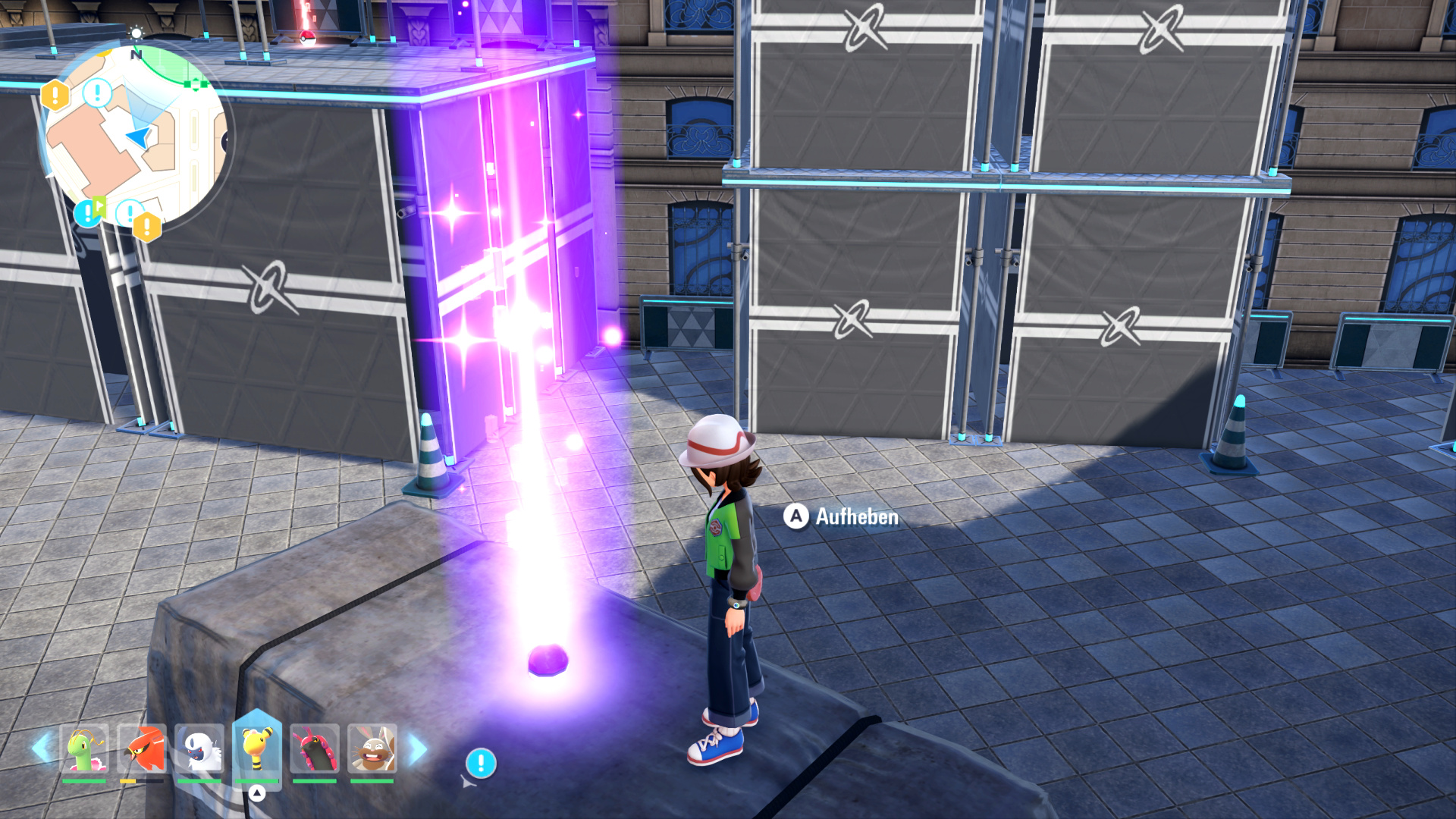Open the blue exclamation notification bubble
This screenshot has width=1456, height=819.
(x=481, y=763)
